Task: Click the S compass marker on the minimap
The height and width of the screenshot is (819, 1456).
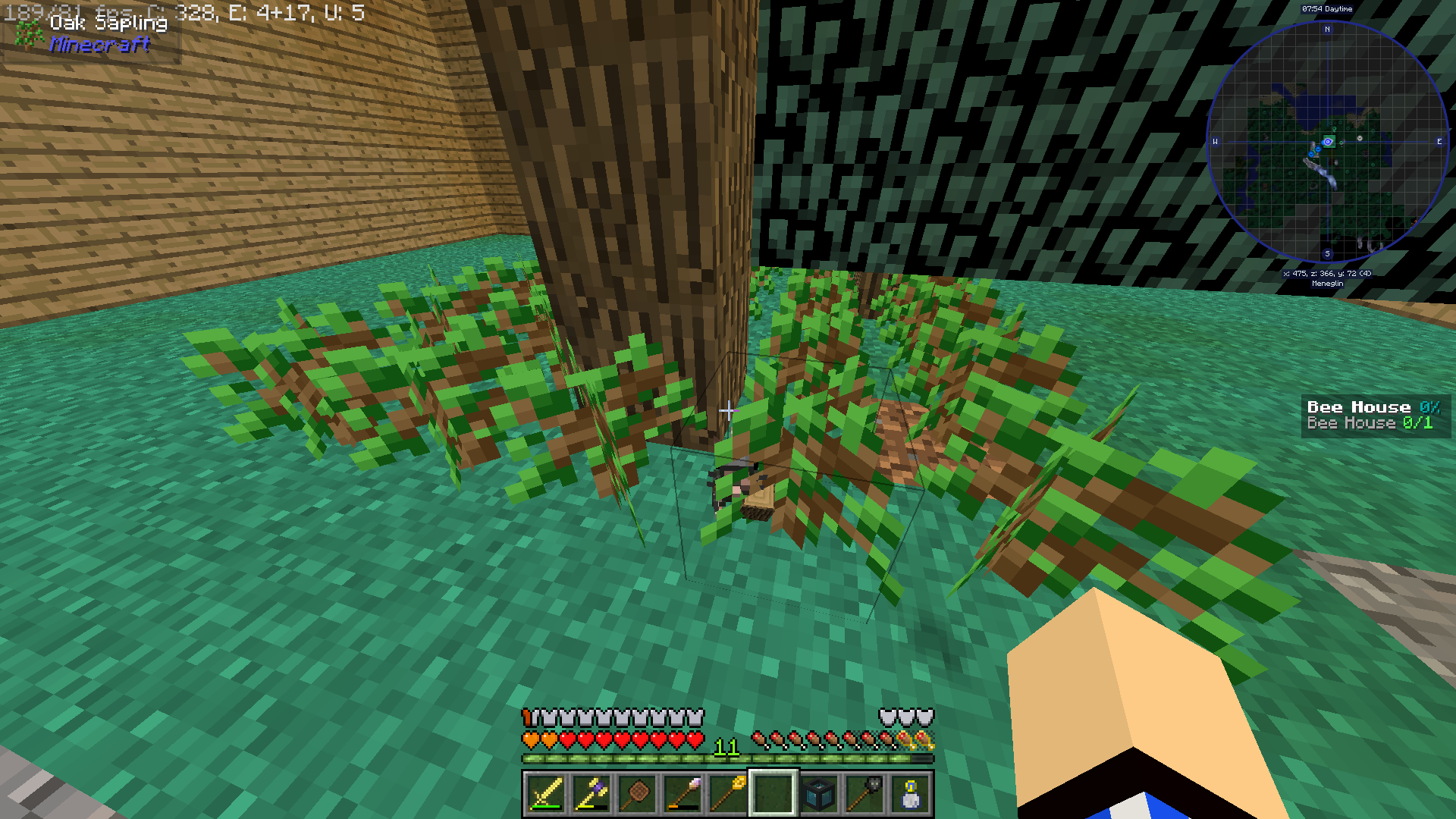Action: (1327, 253)
